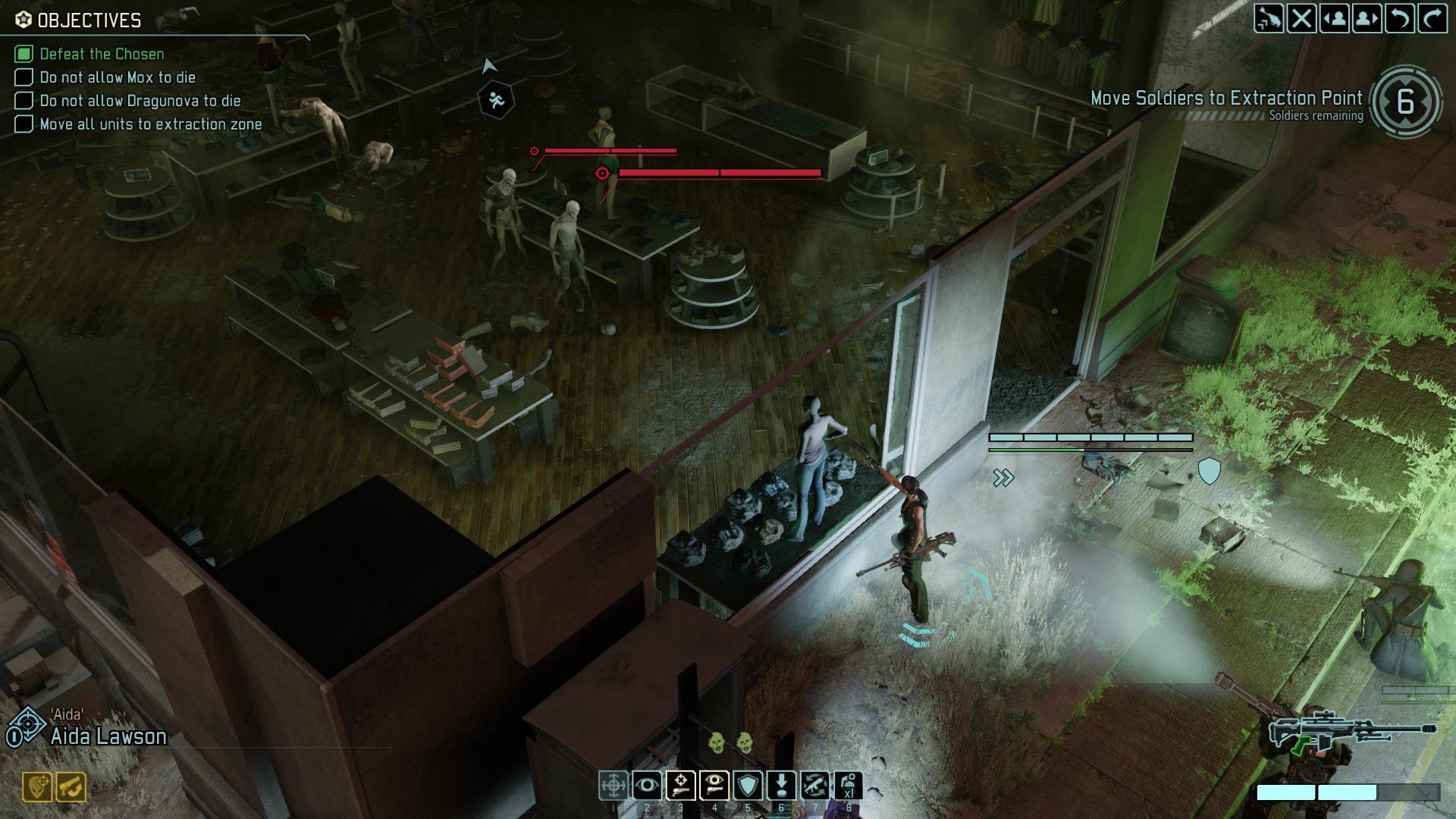Image resolution: width=1456 pixels, height=819 pixels.
Task: Use the pistol shot ability with crosshair
Action: [680, 786]
